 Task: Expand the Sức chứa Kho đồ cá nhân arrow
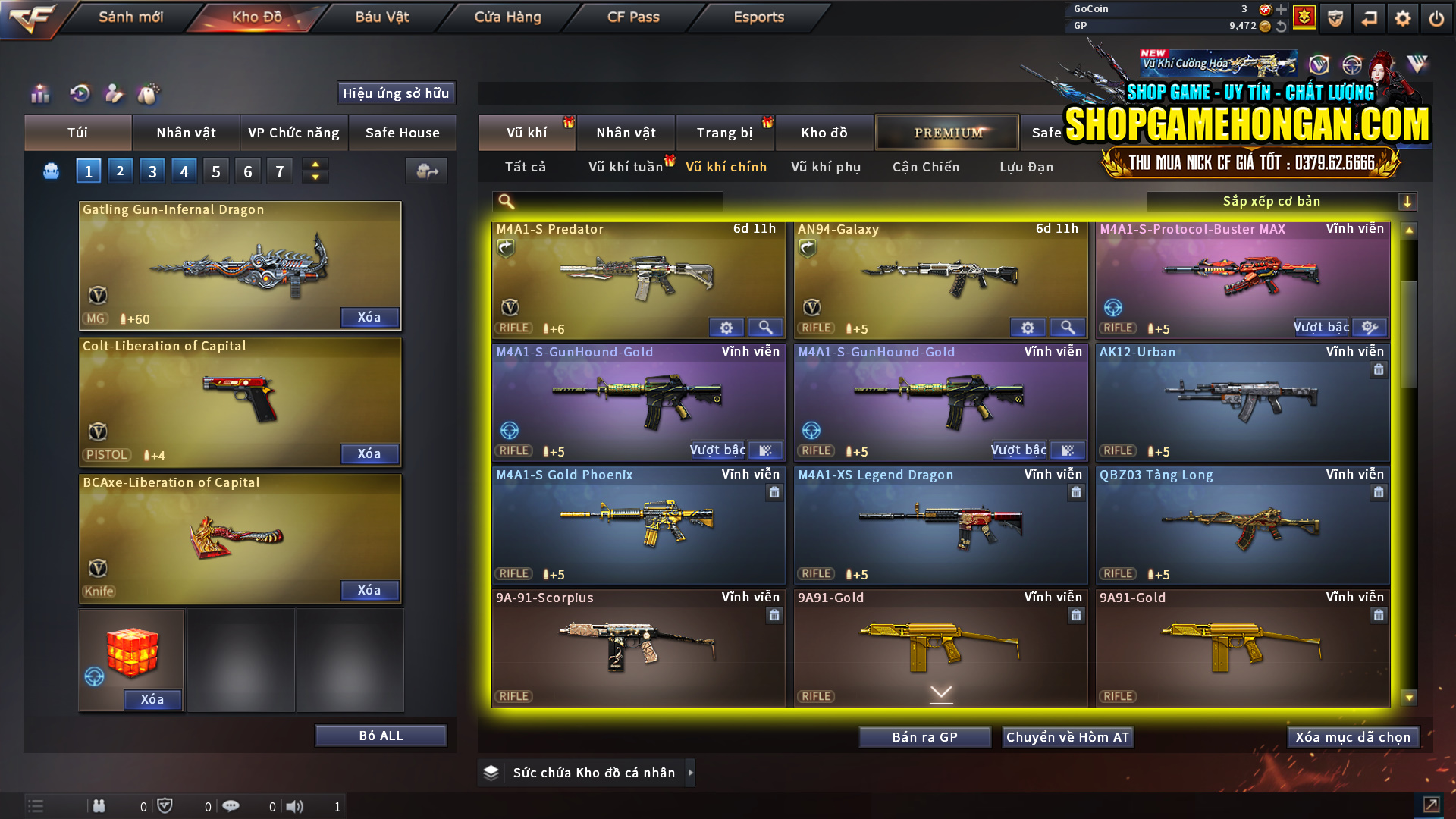pos(691,773)
